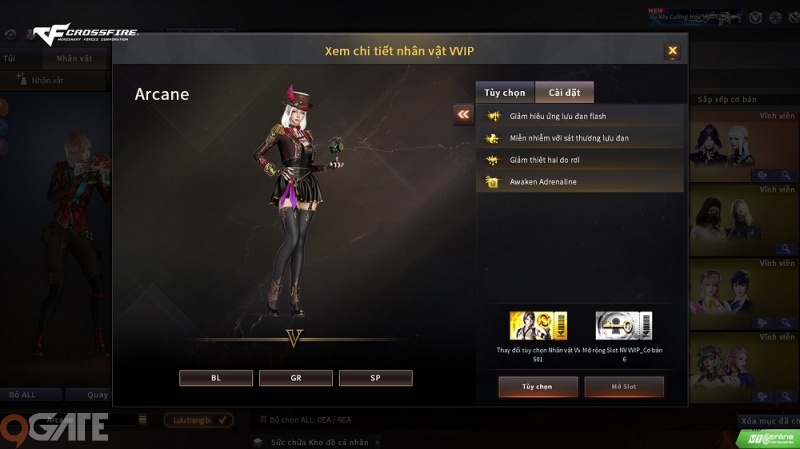Choose Miễn nhiễm với sát thương lựu đạn
Screen dimensions: 800x449
pyautogui.click(x=580, y=138)
